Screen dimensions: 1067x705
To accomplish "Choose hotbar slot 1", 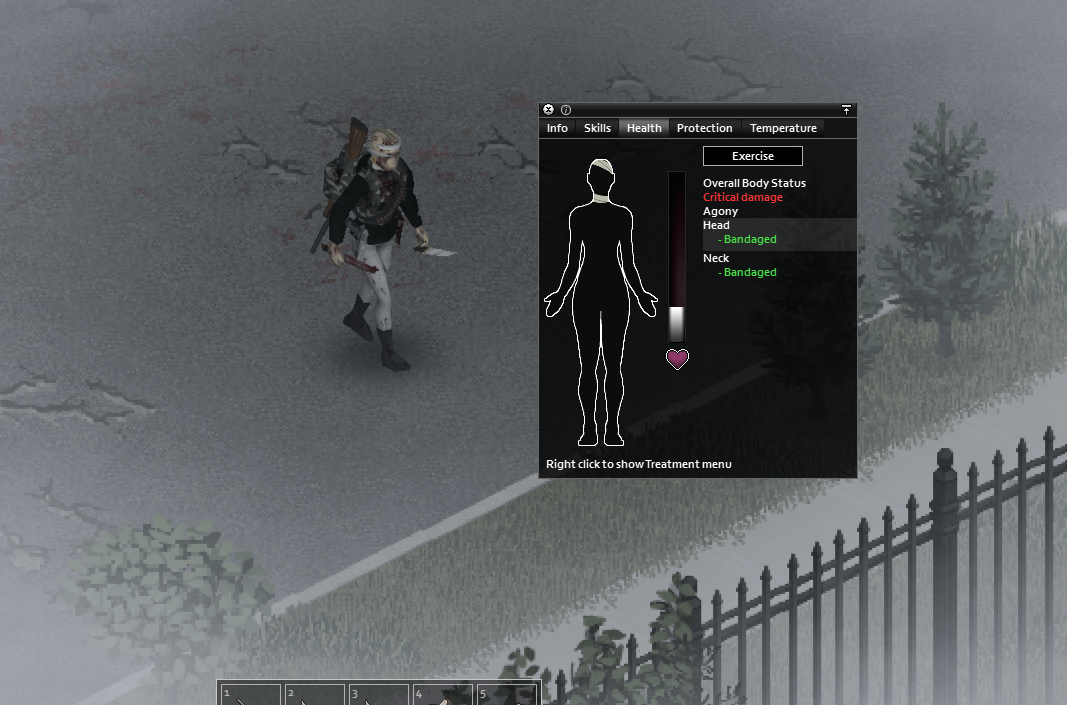I will [x=250, y=694].
